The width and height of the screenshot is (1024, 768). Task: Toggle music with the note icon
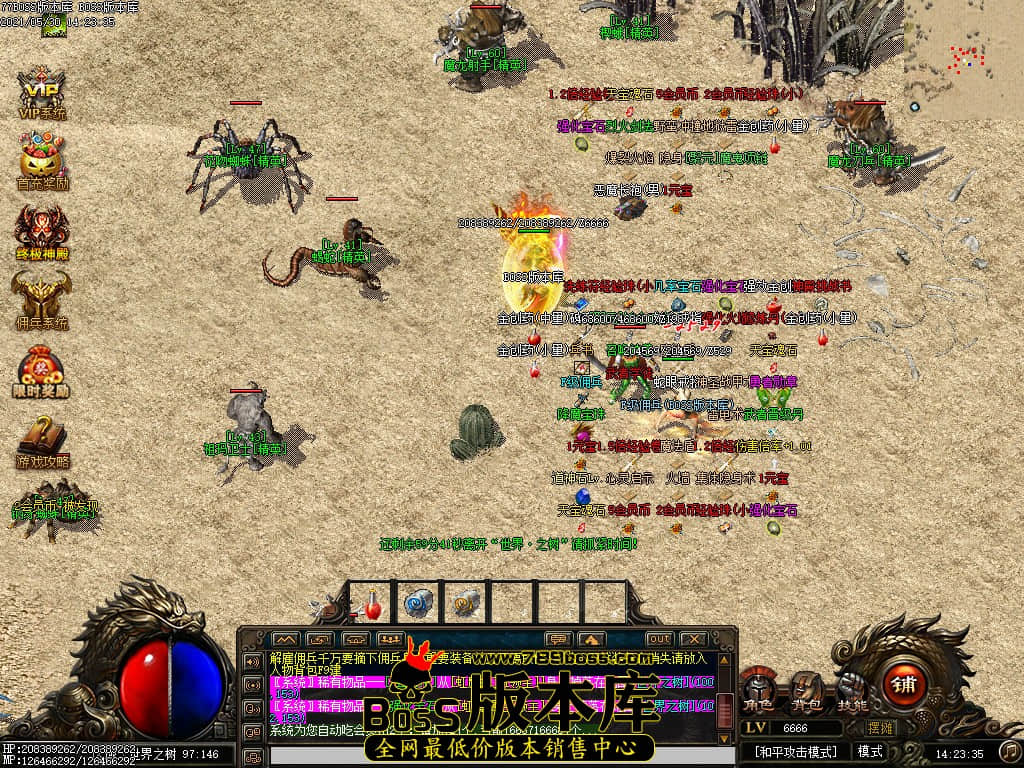coord(1010,750)
